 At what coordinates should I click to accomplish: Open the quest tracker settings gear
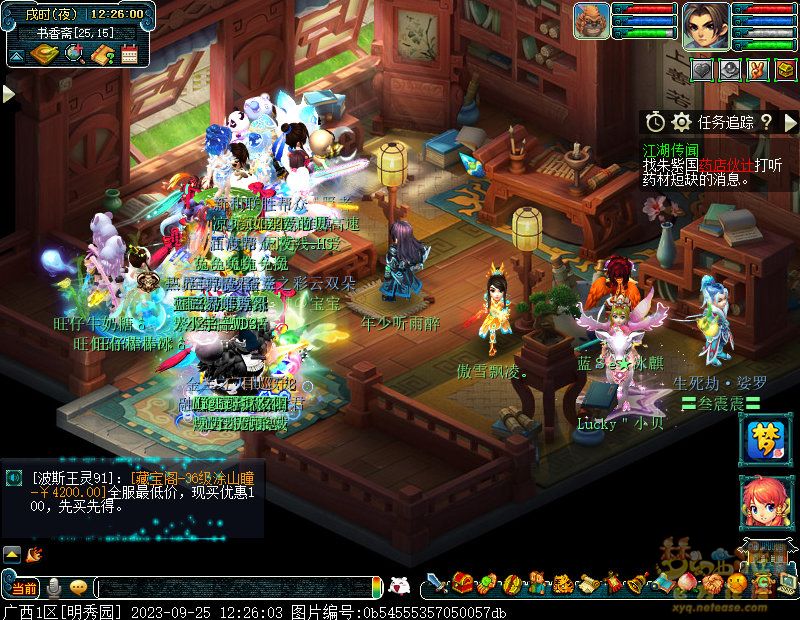coord(682,122)
